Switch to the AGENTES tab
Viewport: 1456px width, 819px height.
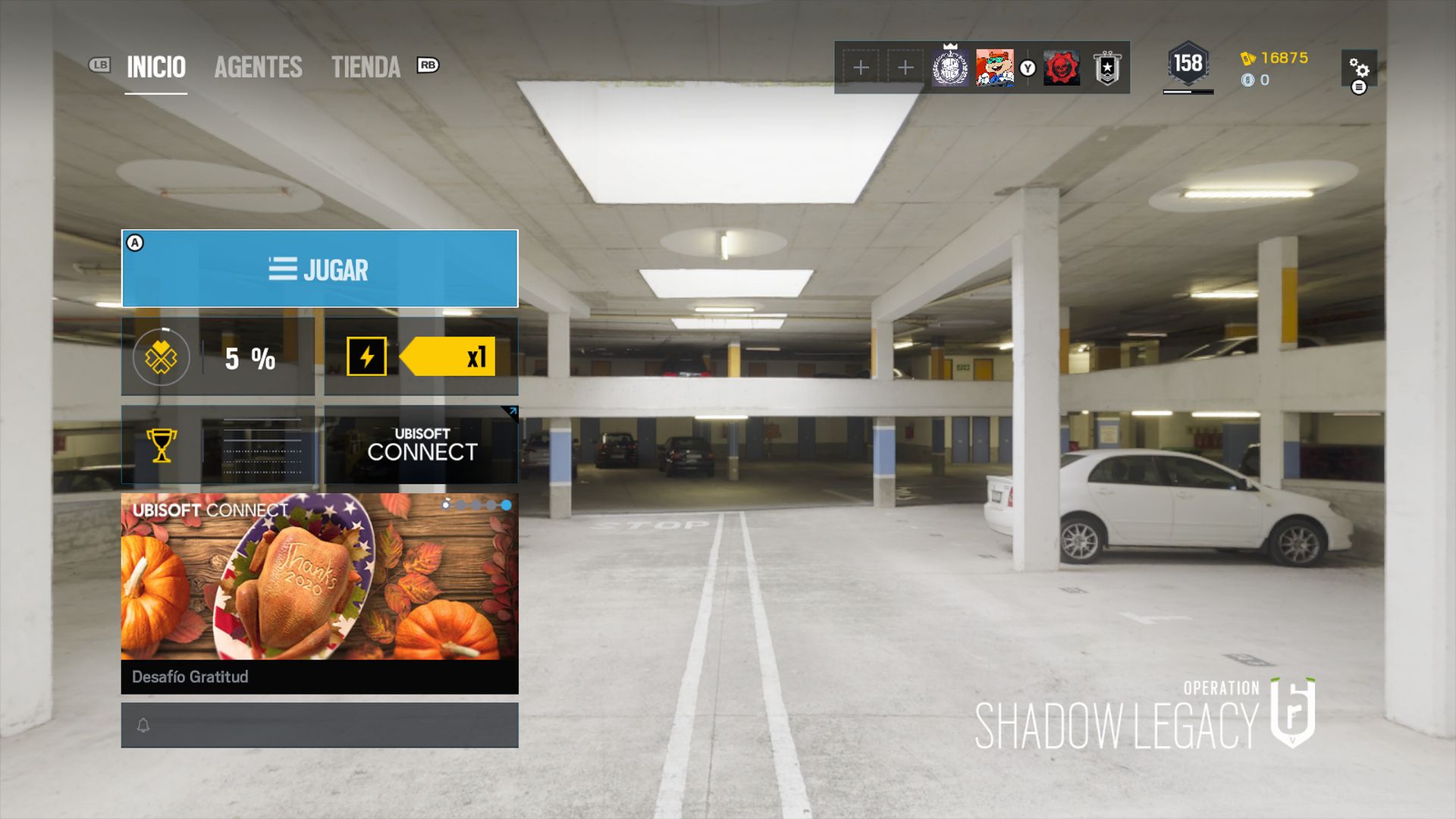tap(258, 68)
